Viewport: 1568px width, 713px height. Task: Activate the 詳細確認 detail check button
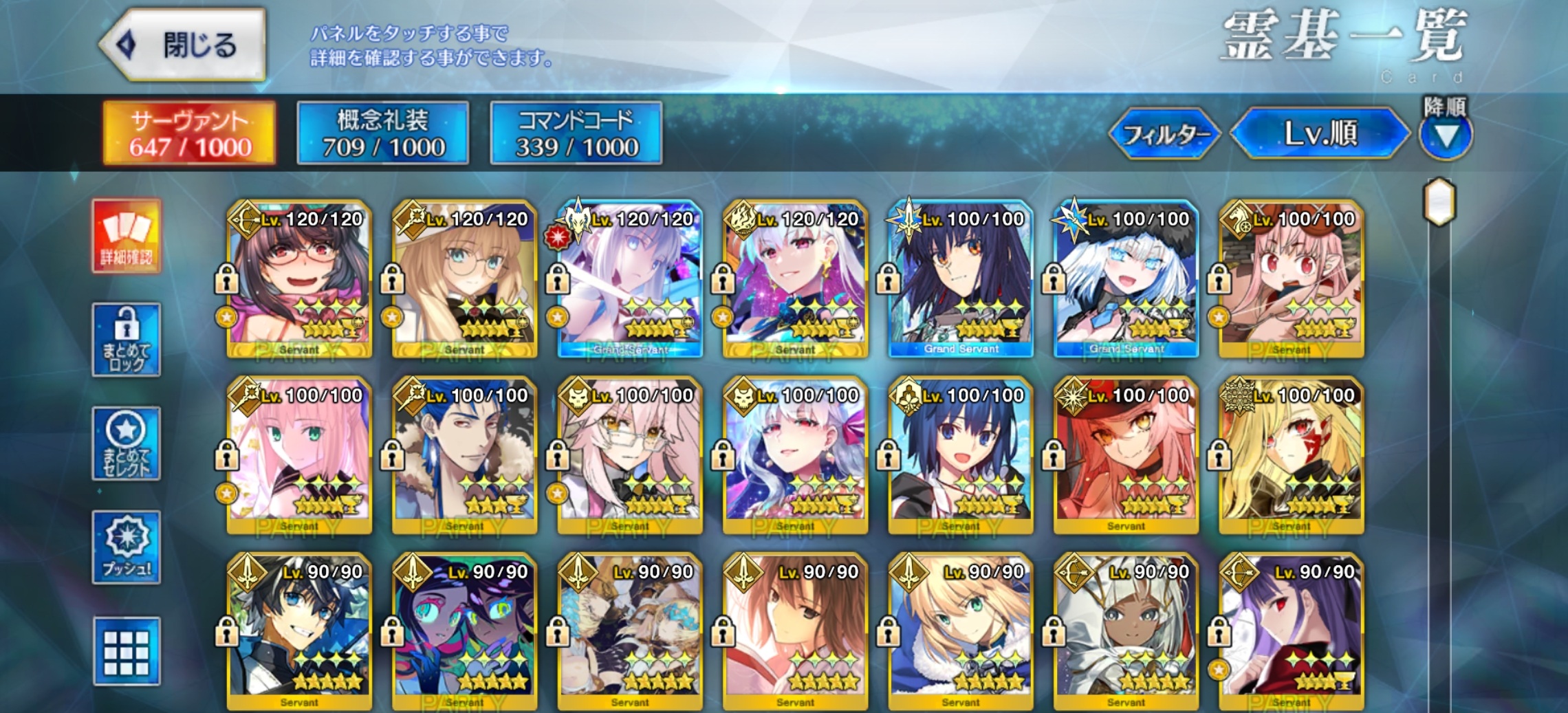[127, 236]
